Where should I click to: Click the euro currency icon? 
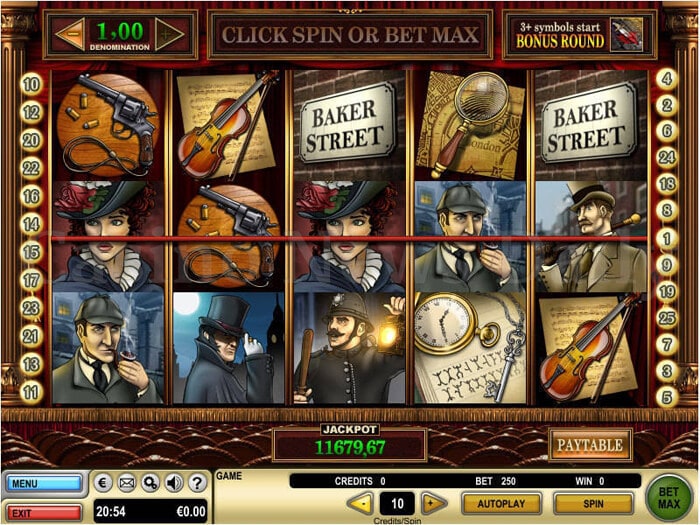(x=103, y=484)
